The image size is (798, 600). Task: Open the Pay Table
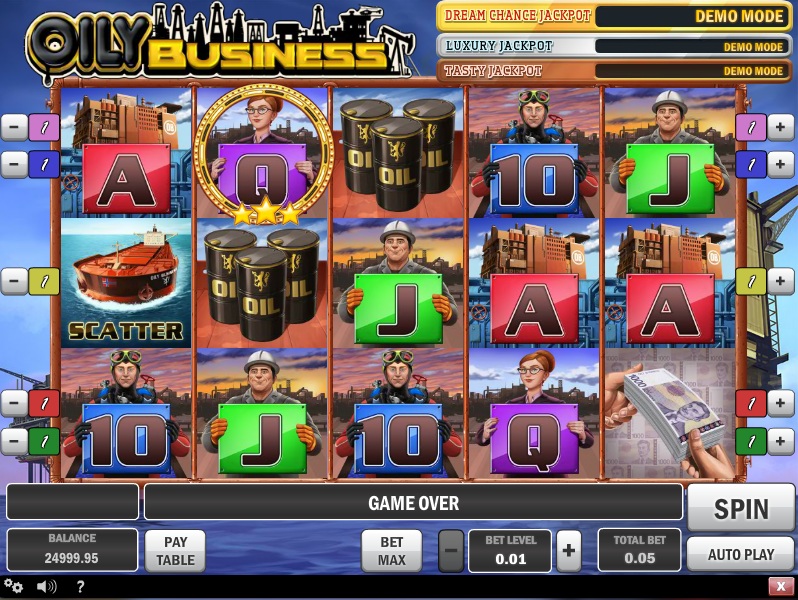[175, 551]
